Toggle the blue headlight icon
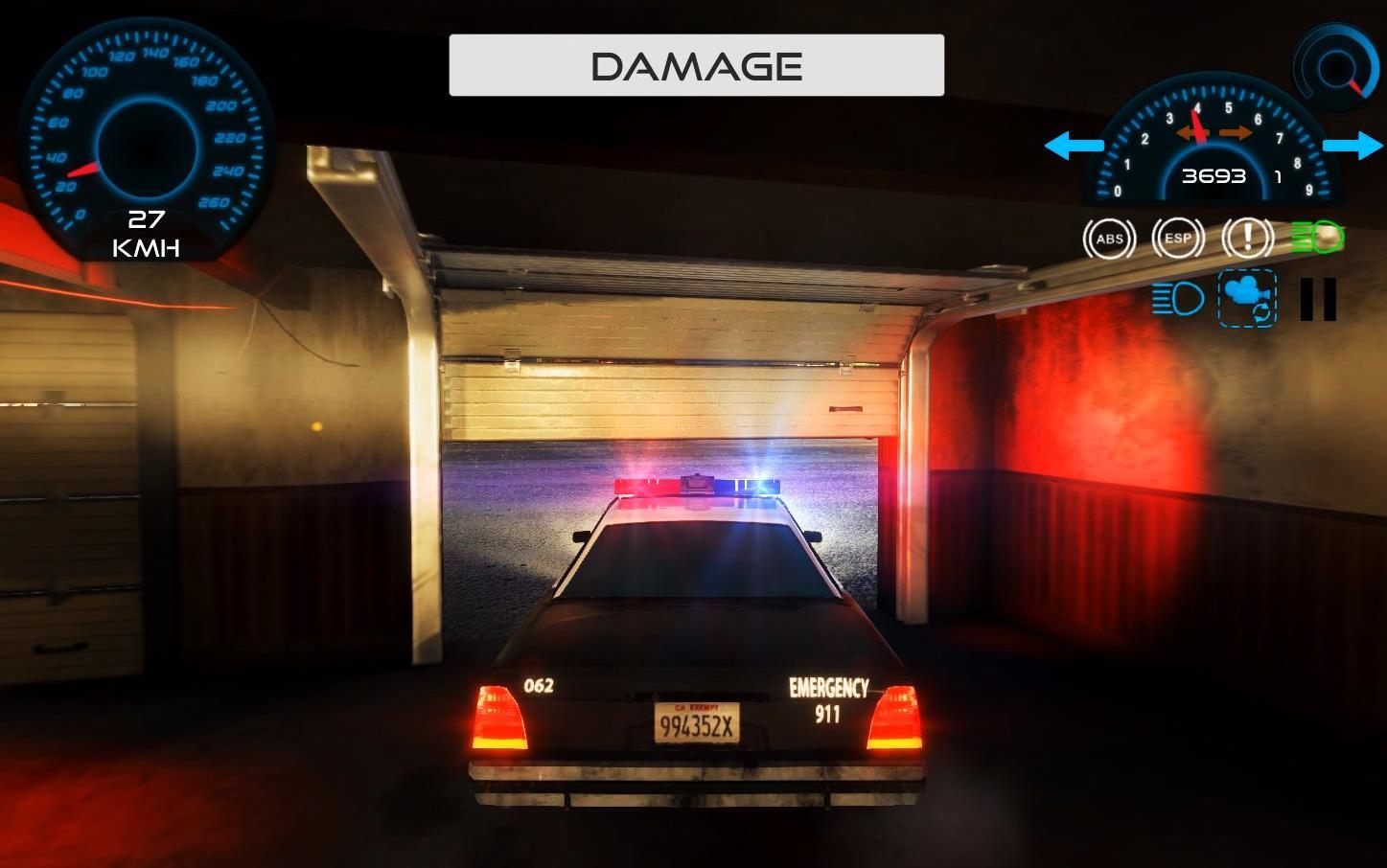The height and width of the screenshot is (868, 1387). pos(1178,299)
